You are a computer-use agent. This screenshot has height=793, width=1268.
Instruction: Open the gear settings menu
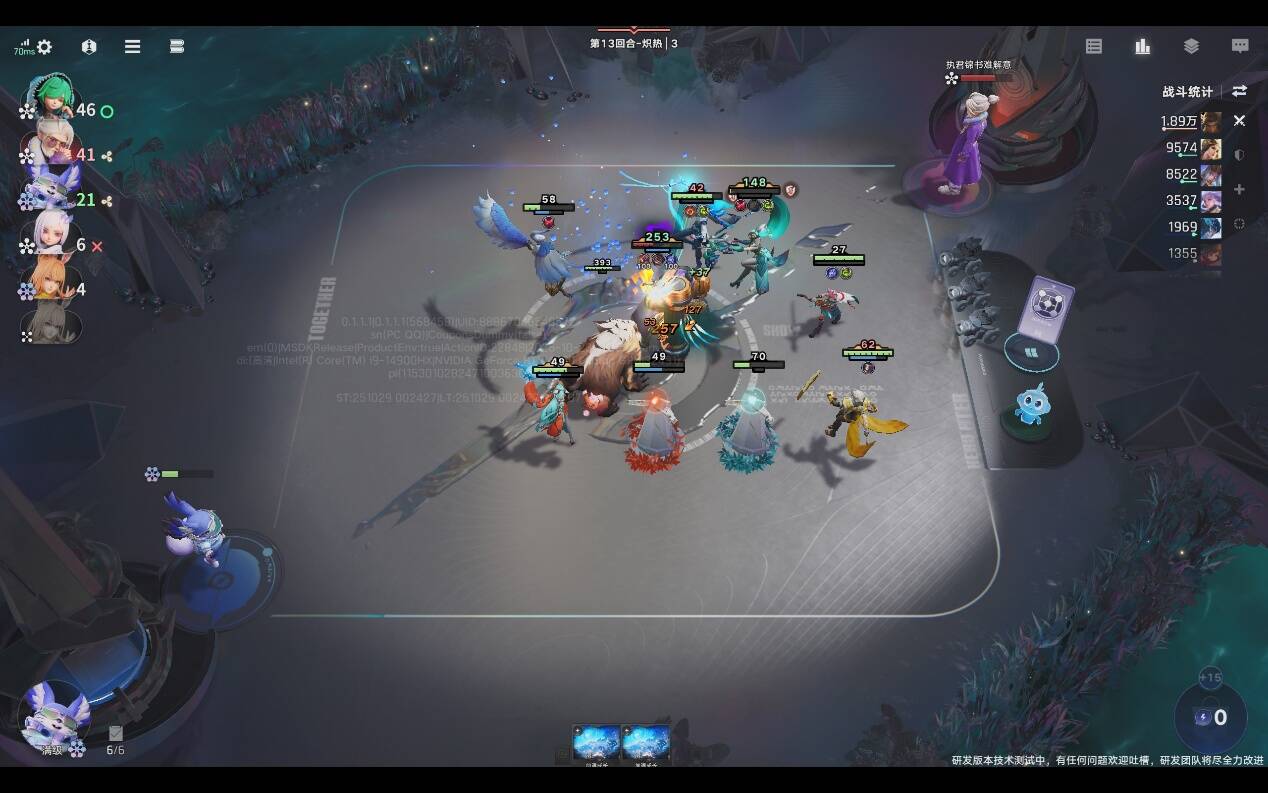click(44, 47)
